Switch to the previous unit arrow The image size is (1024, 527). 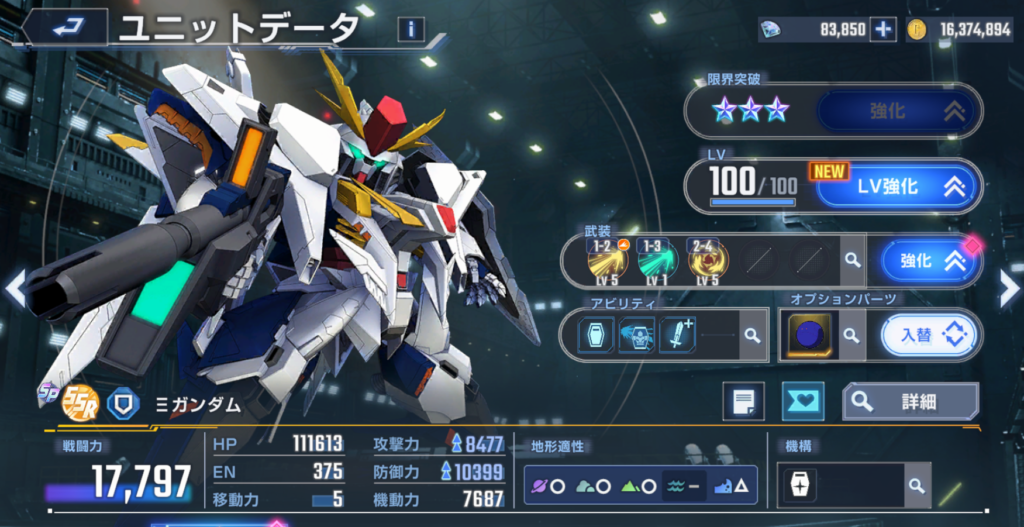pyautogui.click(x=14, y=287)
